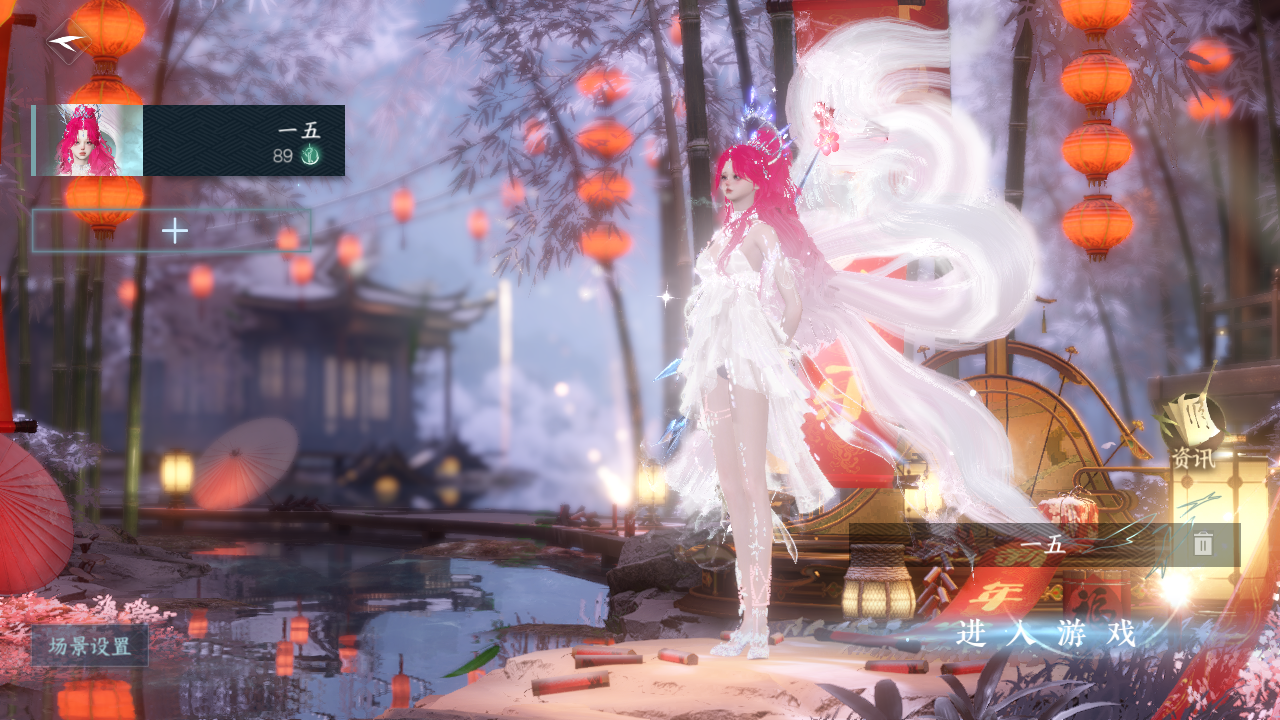The image size is (1280, 720).
Task: Delete character using the trash can icon
Action: click(x=1203, y=544)
